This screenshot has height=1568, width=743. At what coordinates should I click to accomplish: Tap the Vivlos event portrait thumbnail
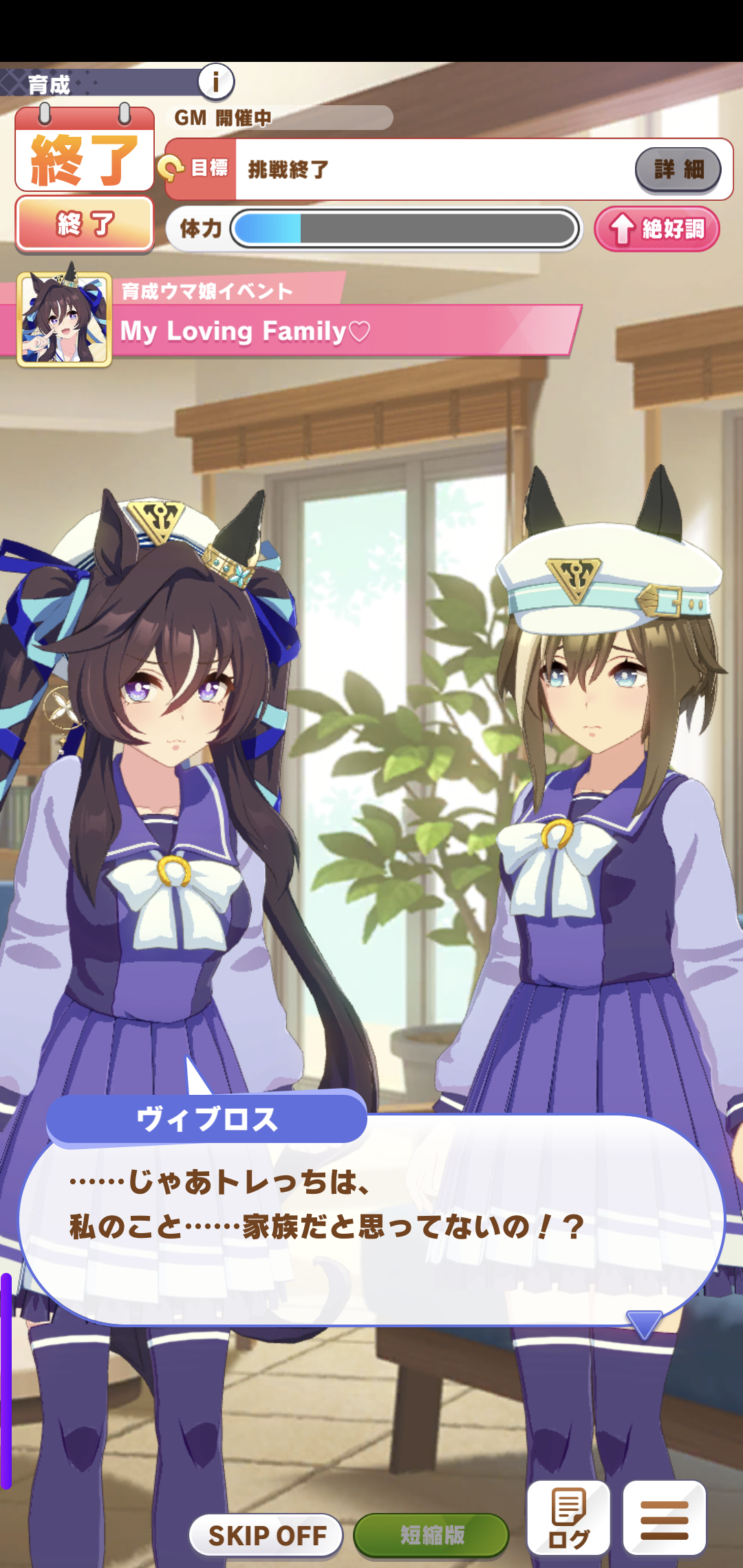point(64,319)
